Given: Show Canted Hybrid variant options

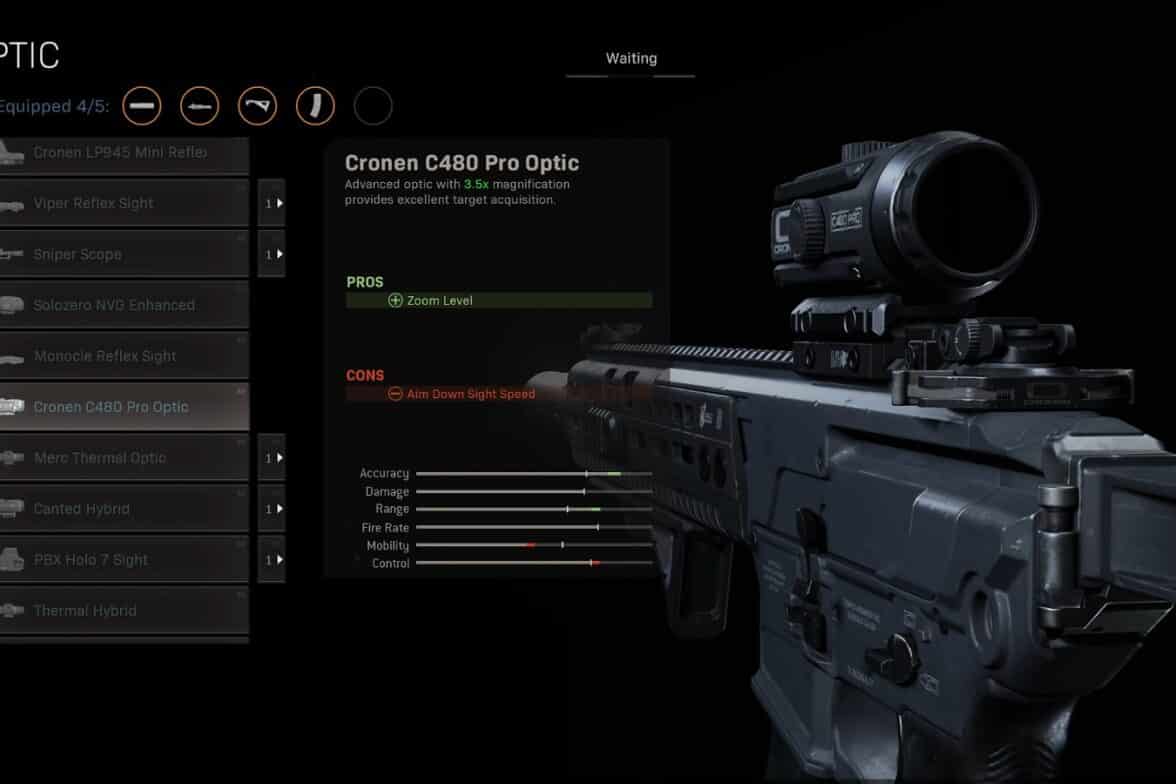Looking at the screenshot, I should click(272, 509).
